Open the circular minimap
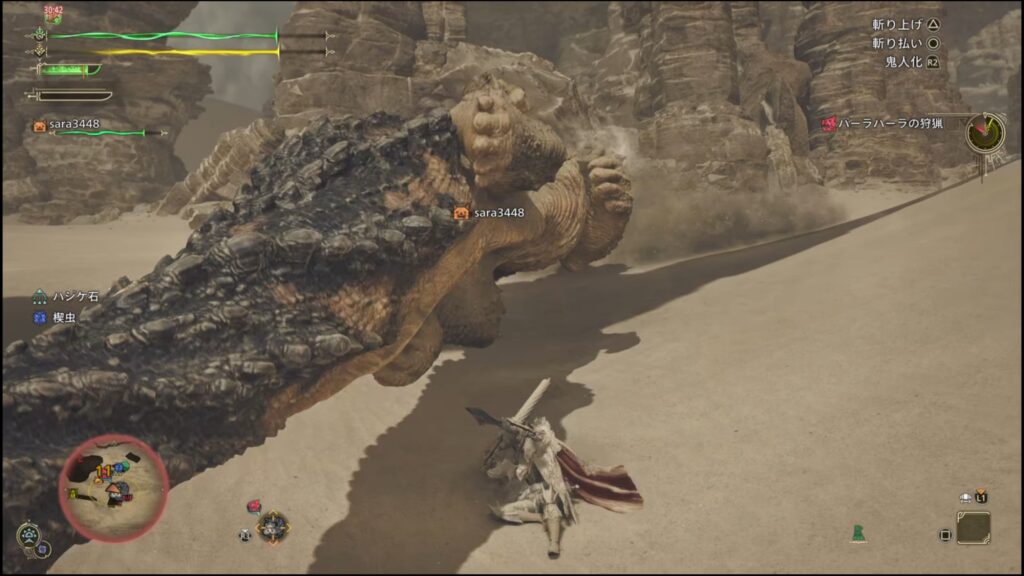The width and height of the screenshot is (1024, 576). [113, 485]
